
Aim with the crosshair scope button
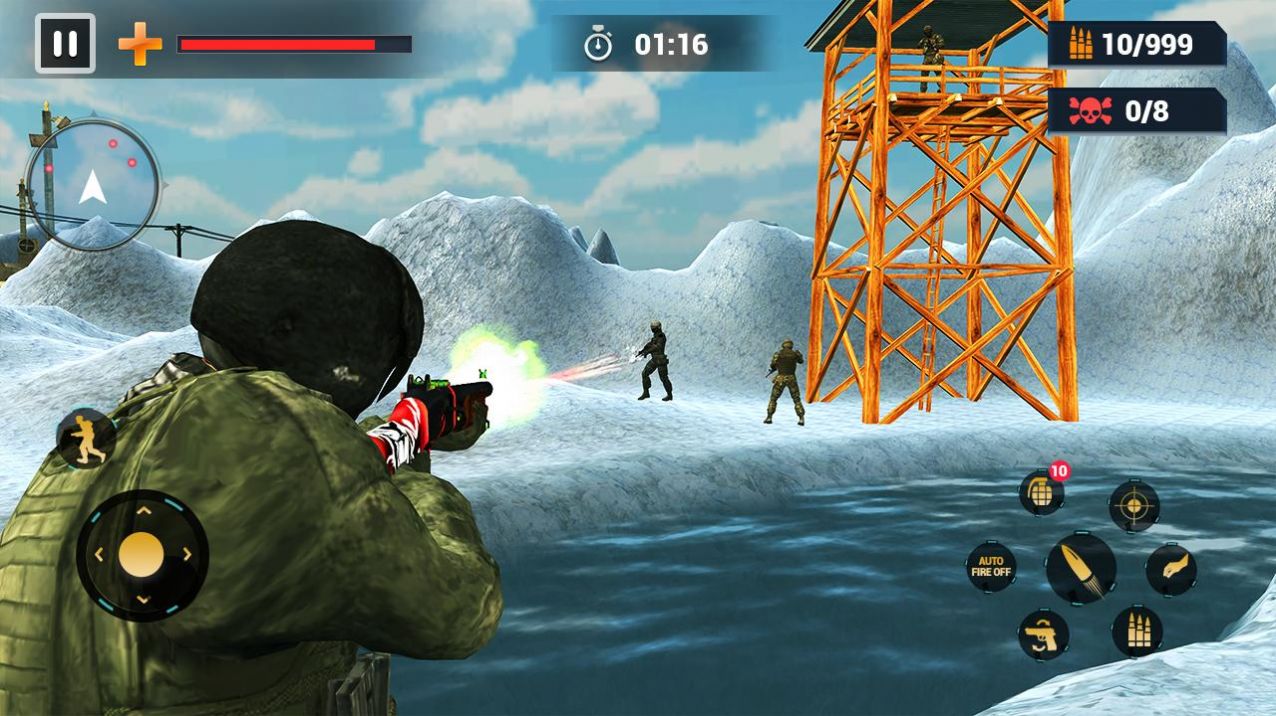pyautogui.click(x=1134, y=506)
